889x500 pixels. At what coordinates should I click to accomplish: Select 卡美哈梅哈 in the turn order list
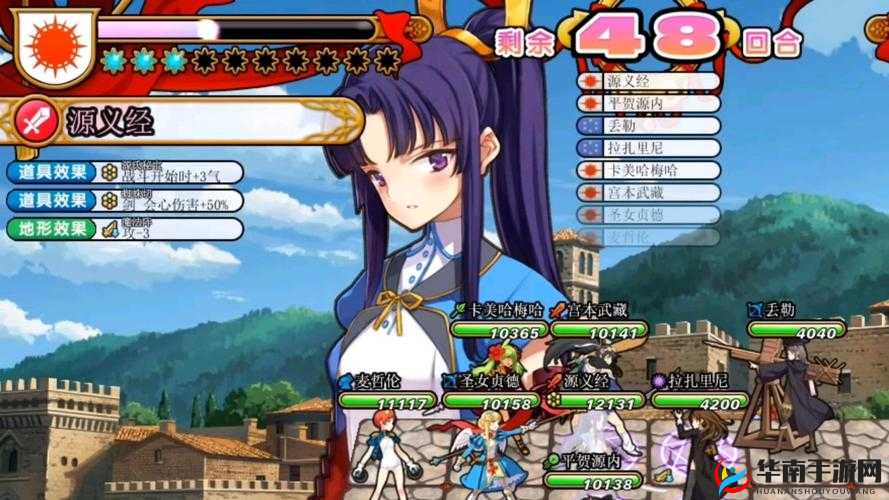click(x=648, y=170)
